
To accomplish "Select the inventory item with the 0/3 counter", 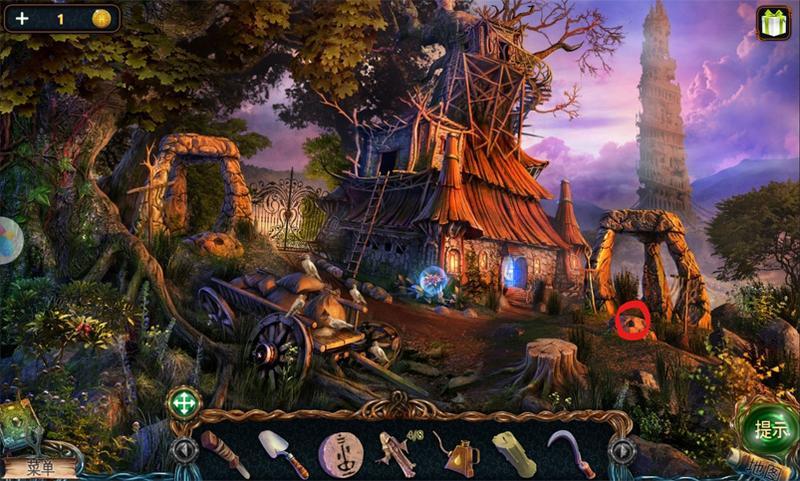I will click(x=398, y=453).
